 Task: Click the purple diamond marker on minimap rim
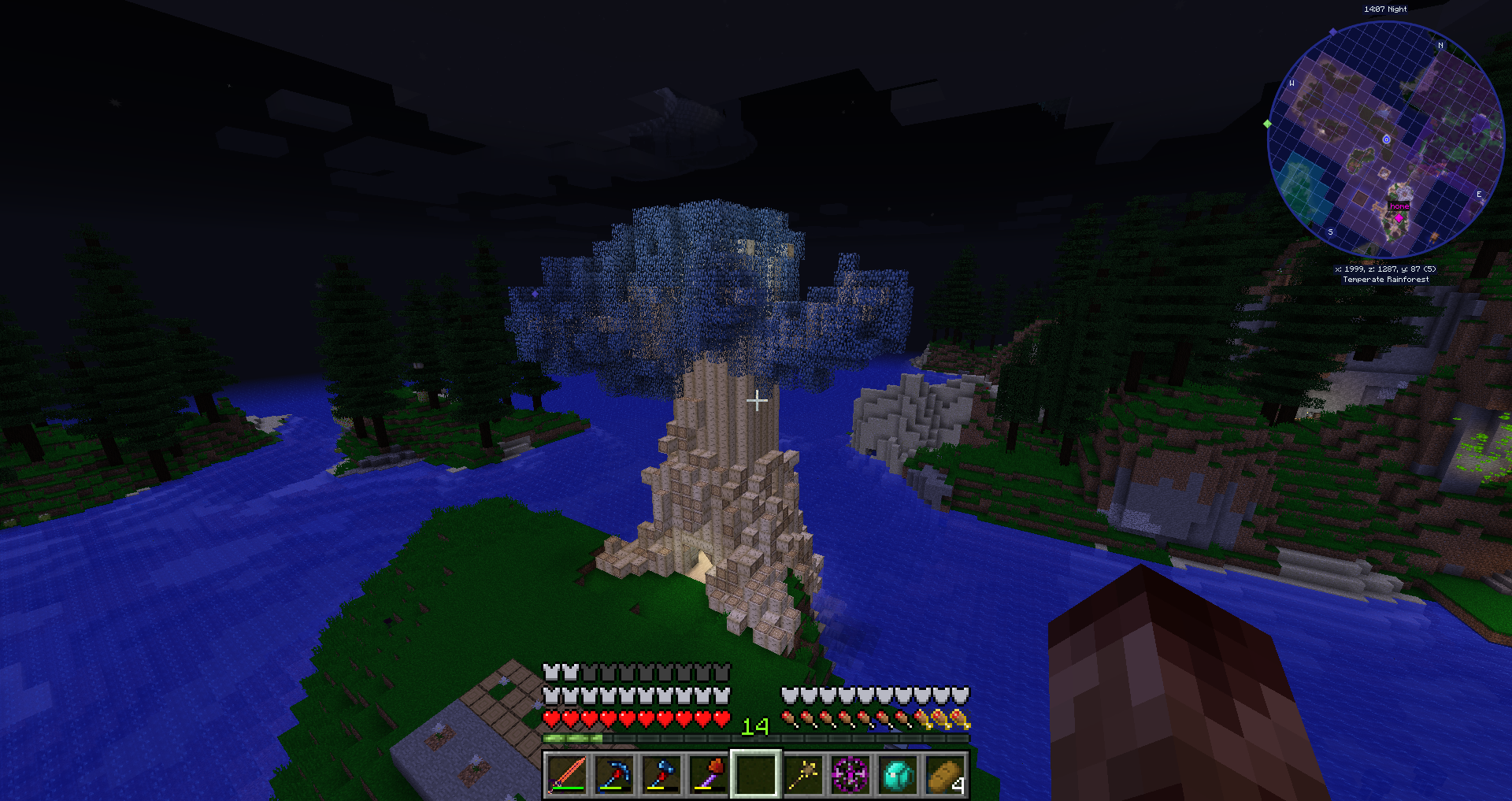point(1332,32)
